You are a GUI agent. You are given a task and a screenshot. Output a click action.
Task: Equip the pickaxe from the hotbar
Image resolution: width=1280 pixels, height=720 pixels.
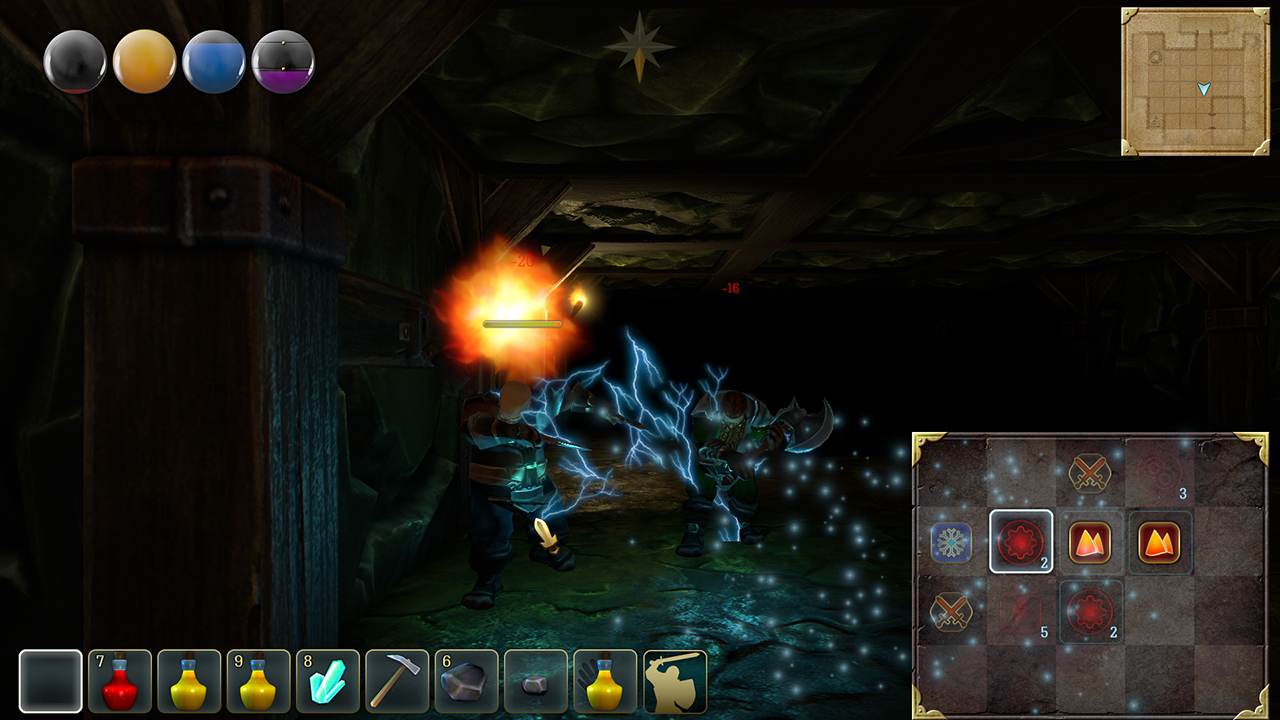[397, 681]
